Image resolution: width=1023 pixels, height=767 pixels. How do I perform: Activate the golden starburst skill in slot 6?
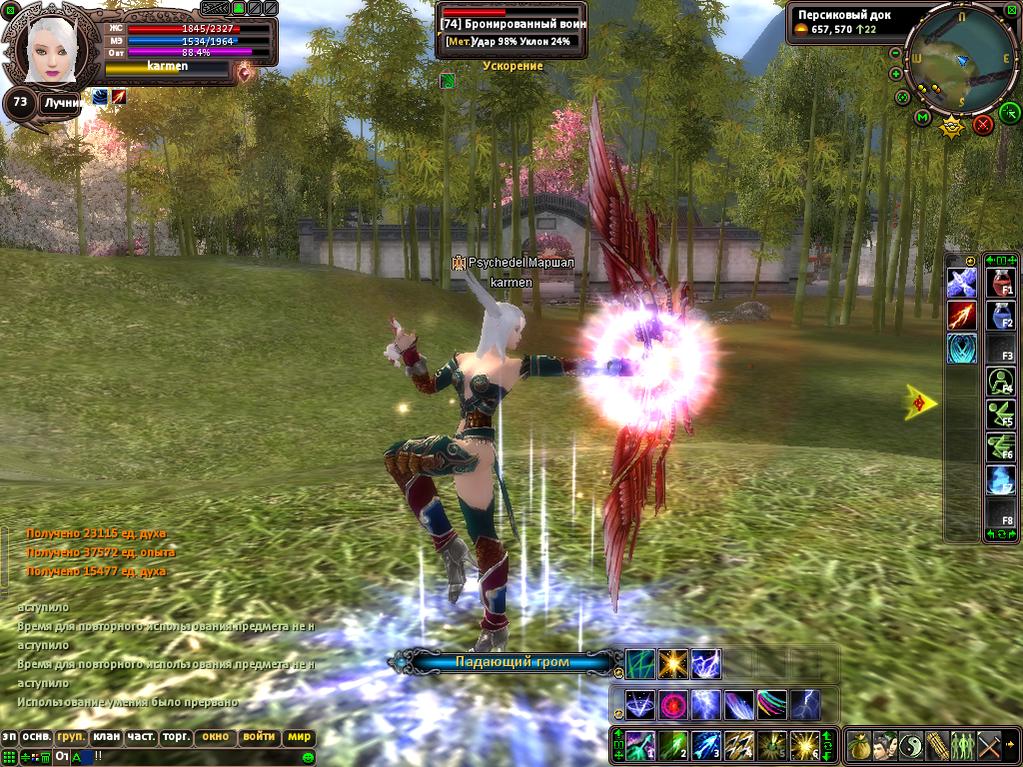click(805, 745)
